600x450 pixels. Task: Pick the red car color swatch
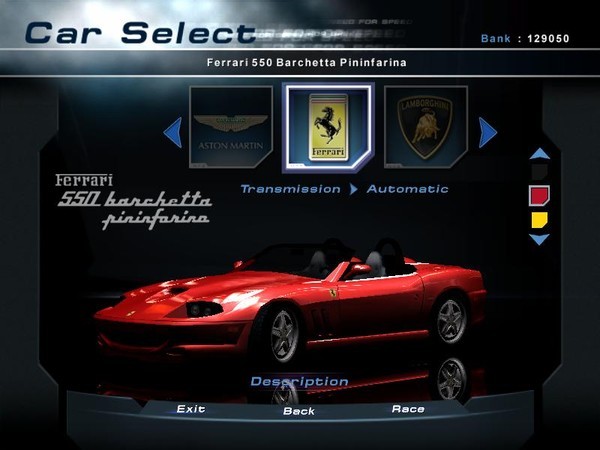(539, 195)
